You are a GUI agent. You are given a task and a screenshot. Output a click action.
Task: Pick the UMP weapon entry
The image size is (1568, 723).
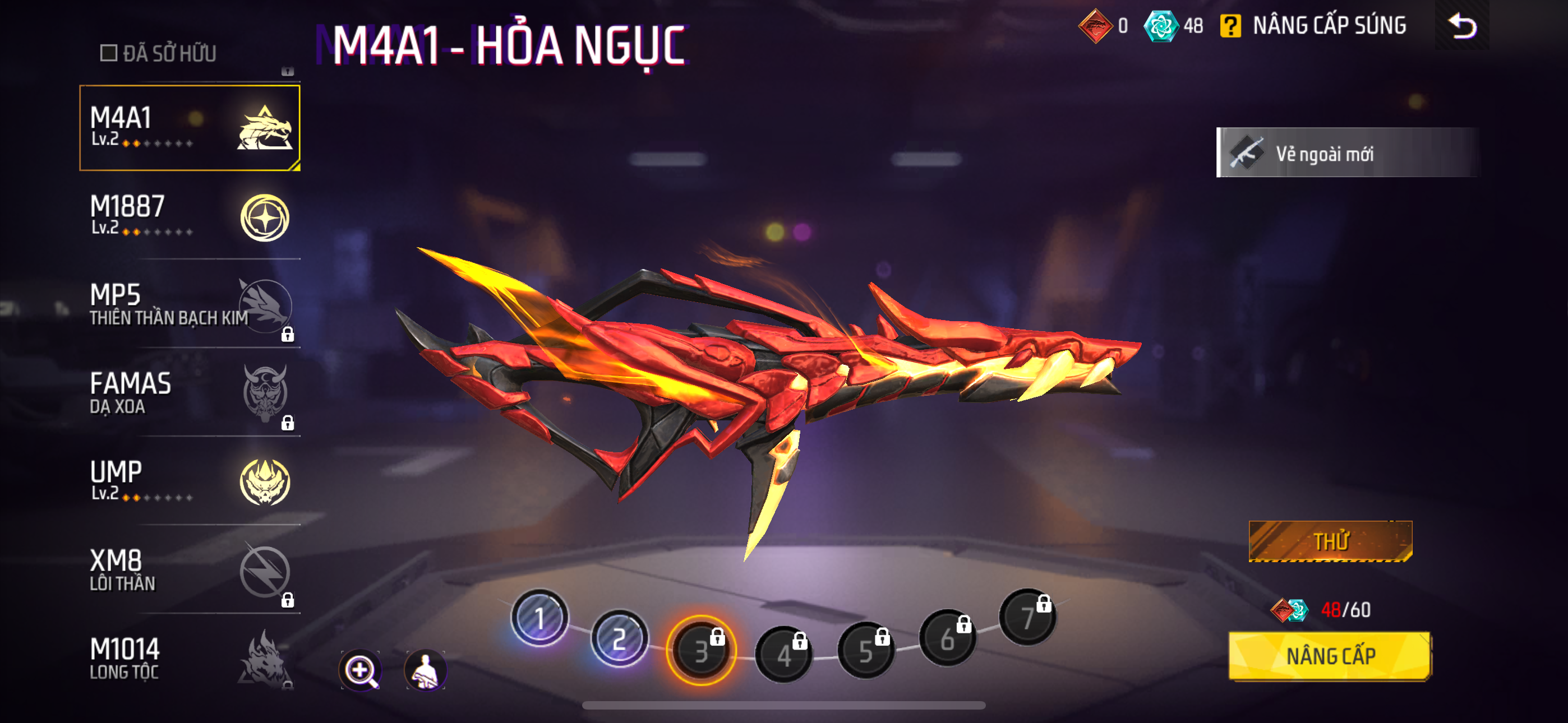[190, 481]
